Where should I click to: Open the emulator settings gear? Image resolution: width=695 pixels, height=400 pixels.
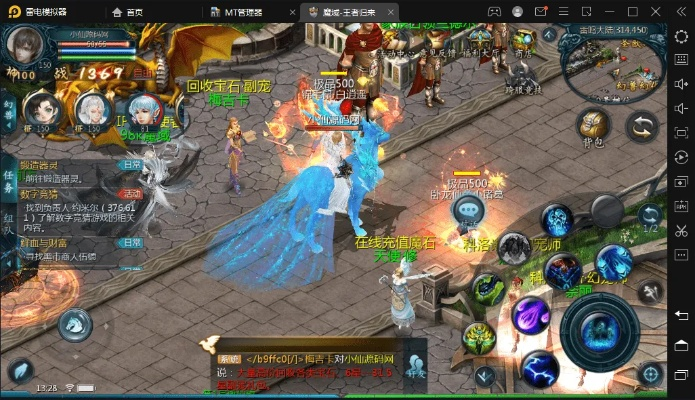(x=682, y=35)
